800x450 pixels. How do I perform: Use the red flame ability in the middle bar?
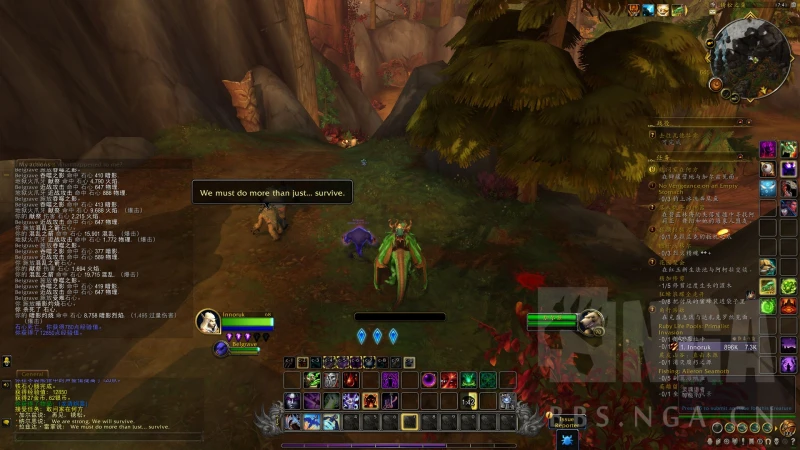coord(350,380)
